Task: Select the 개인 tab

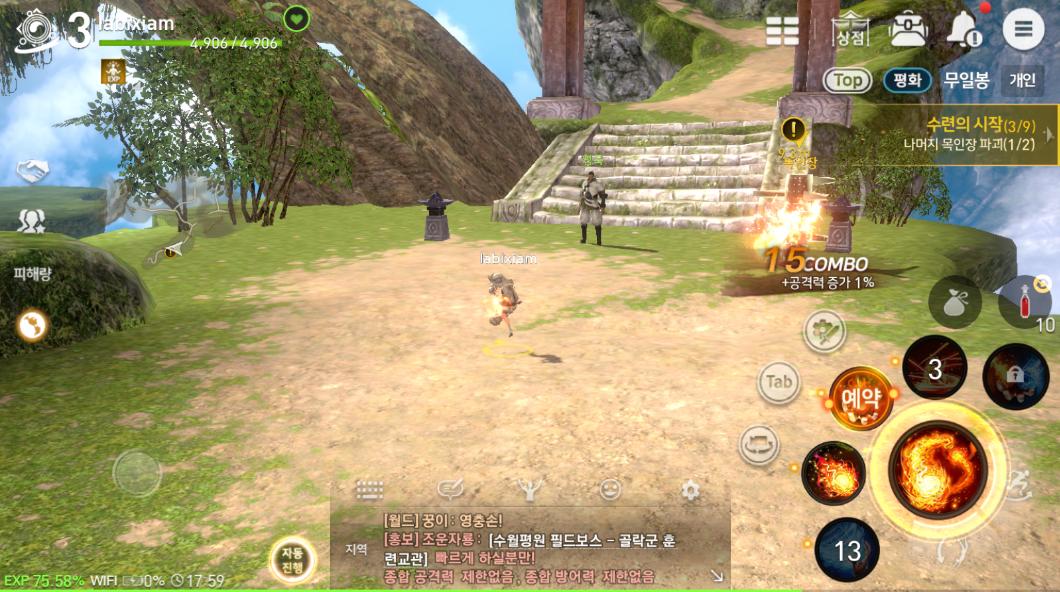Action: 1022,80
